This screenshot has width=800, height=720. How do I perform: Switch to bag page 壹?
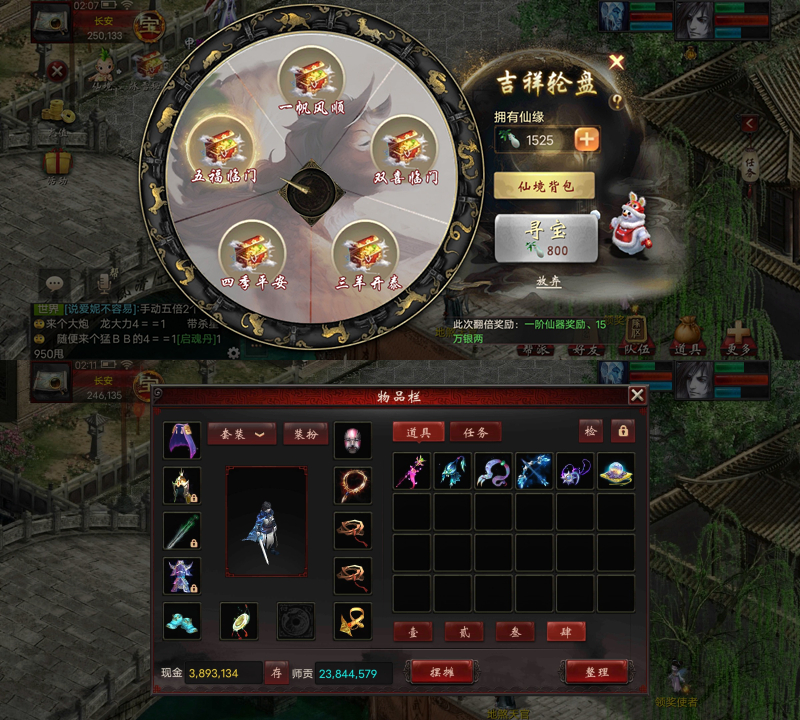[413, 632]
